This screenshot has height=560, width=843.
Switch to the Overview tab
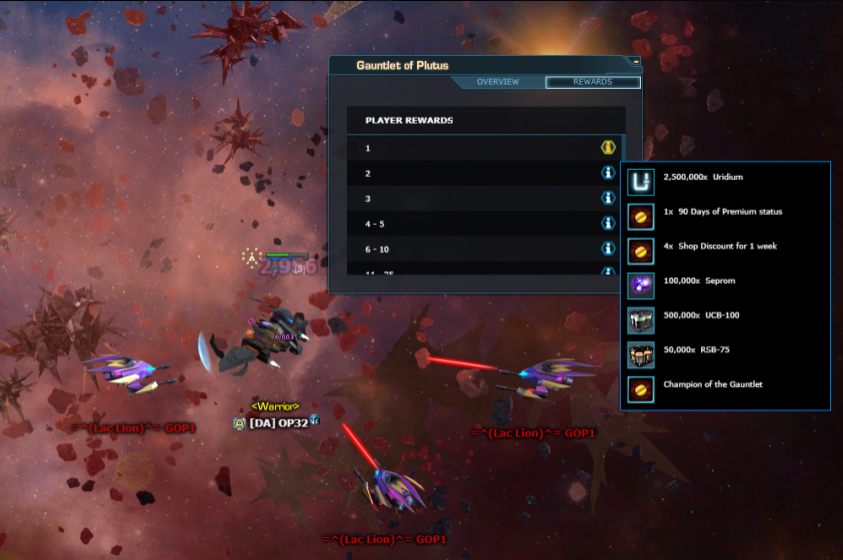tap(497, 82)
